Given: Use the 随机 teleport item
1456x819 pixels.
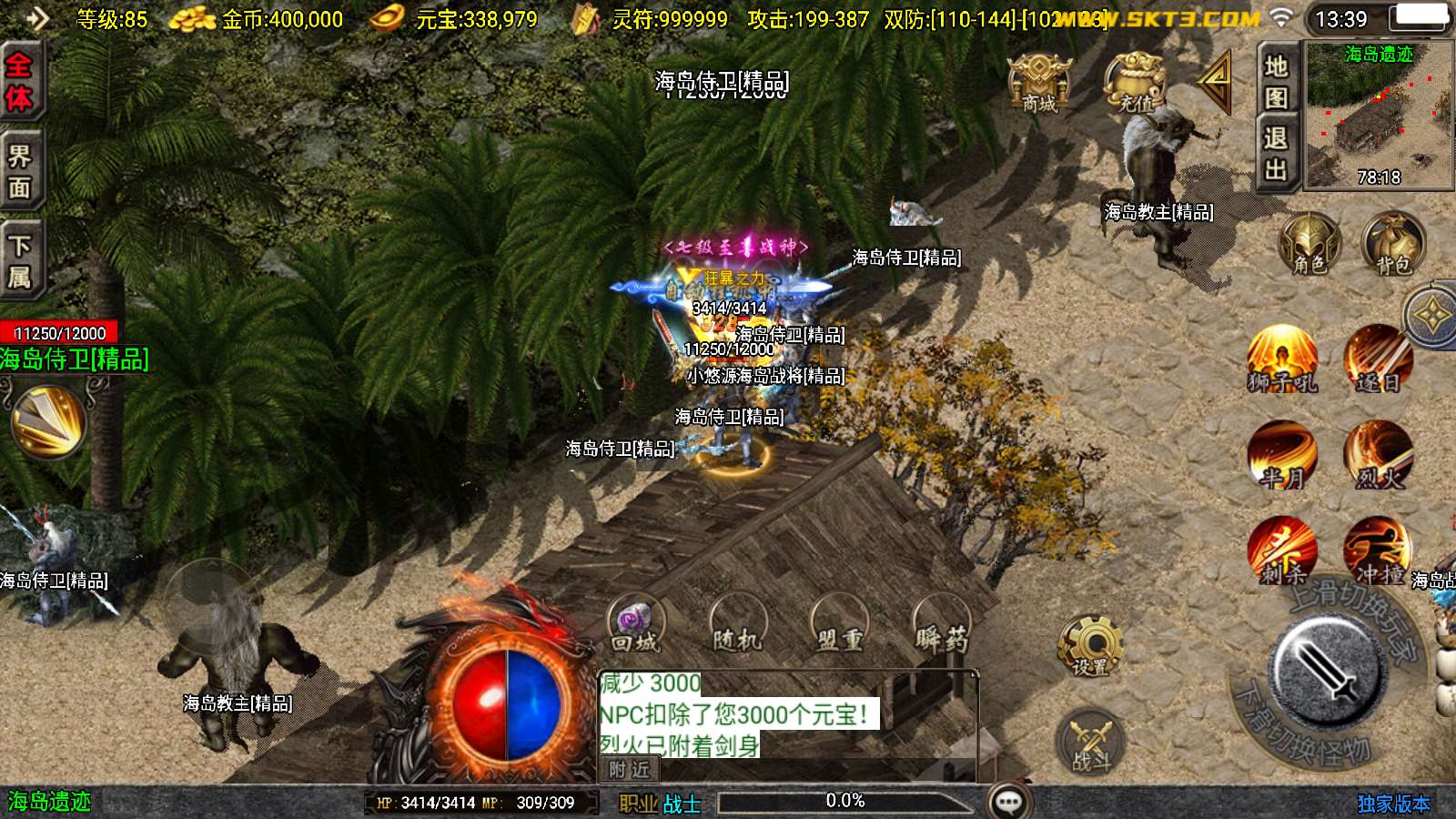Looking at the screenshot, I should click(x=737, y=624).
